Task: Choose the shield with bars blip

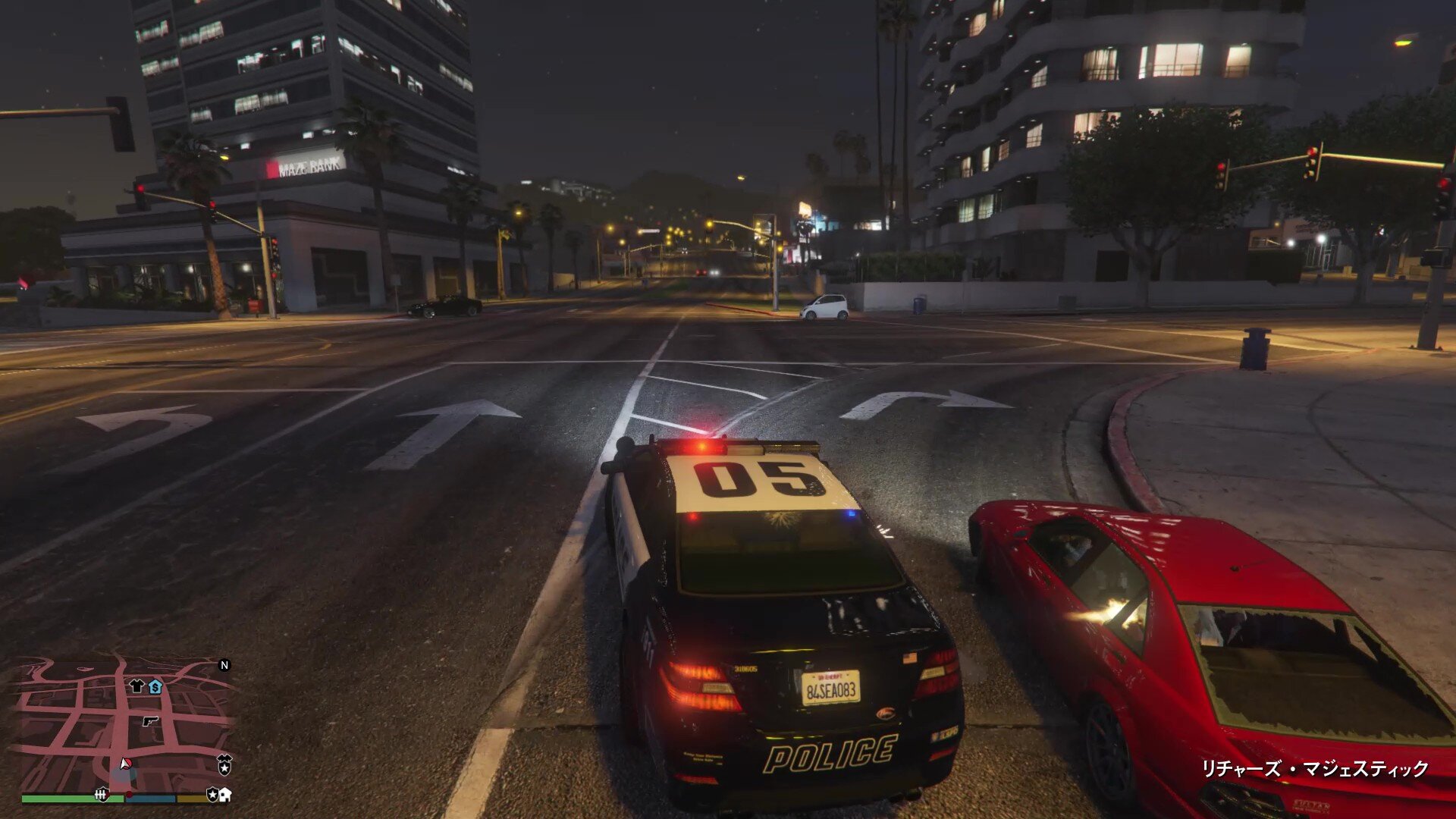Action: point(102,794)
